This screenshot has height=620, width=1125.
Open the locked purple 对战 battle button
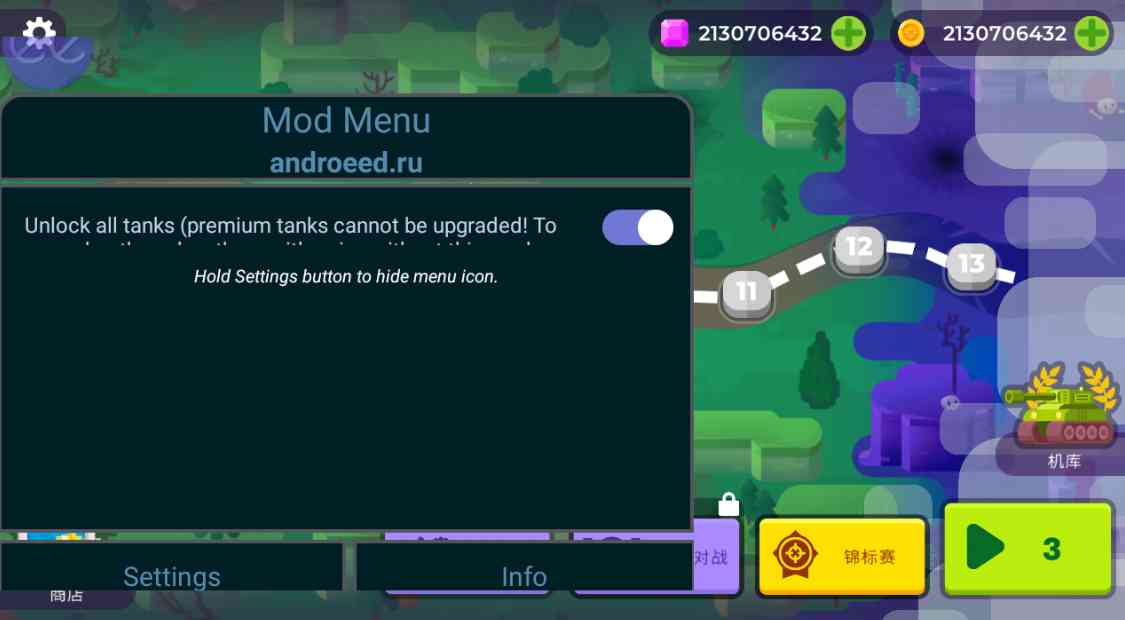click(x=714, y=556)
